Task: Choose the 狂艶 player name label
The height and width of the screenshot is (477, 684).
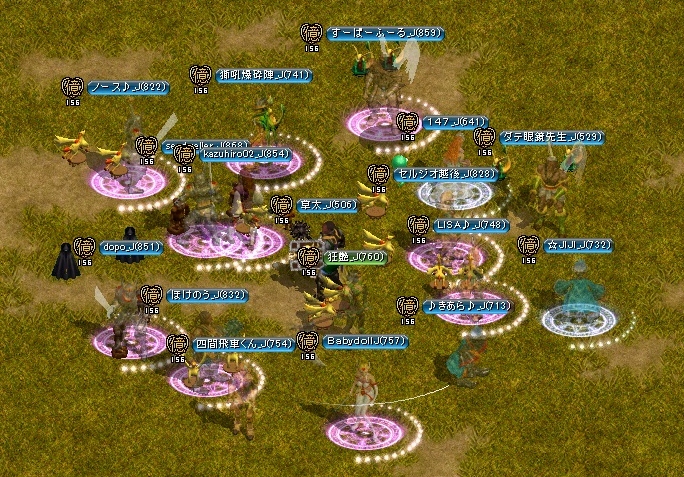Action: pos(354,257)
